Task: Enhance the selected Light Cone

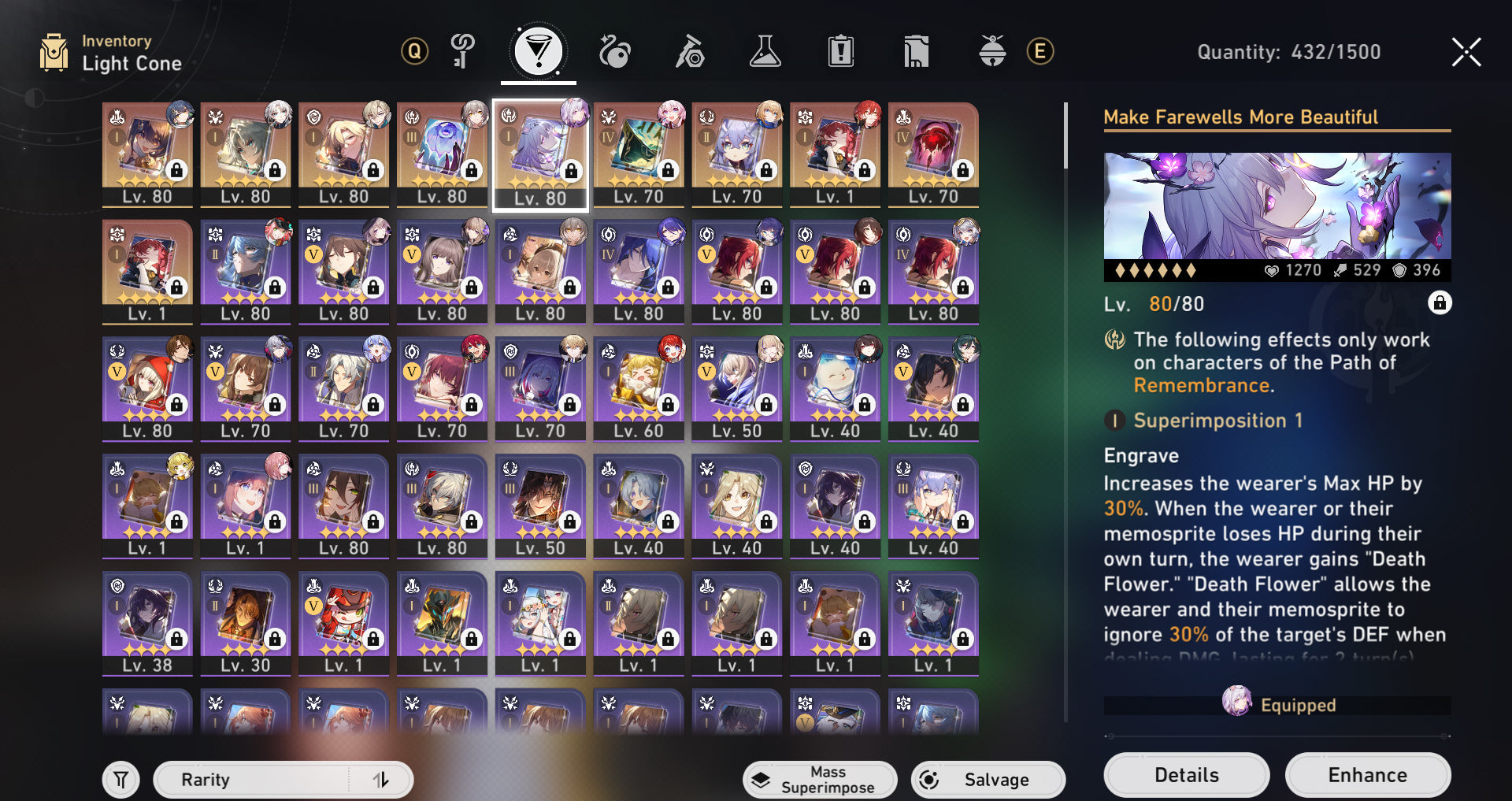Action: click(x=1367, y=775)
